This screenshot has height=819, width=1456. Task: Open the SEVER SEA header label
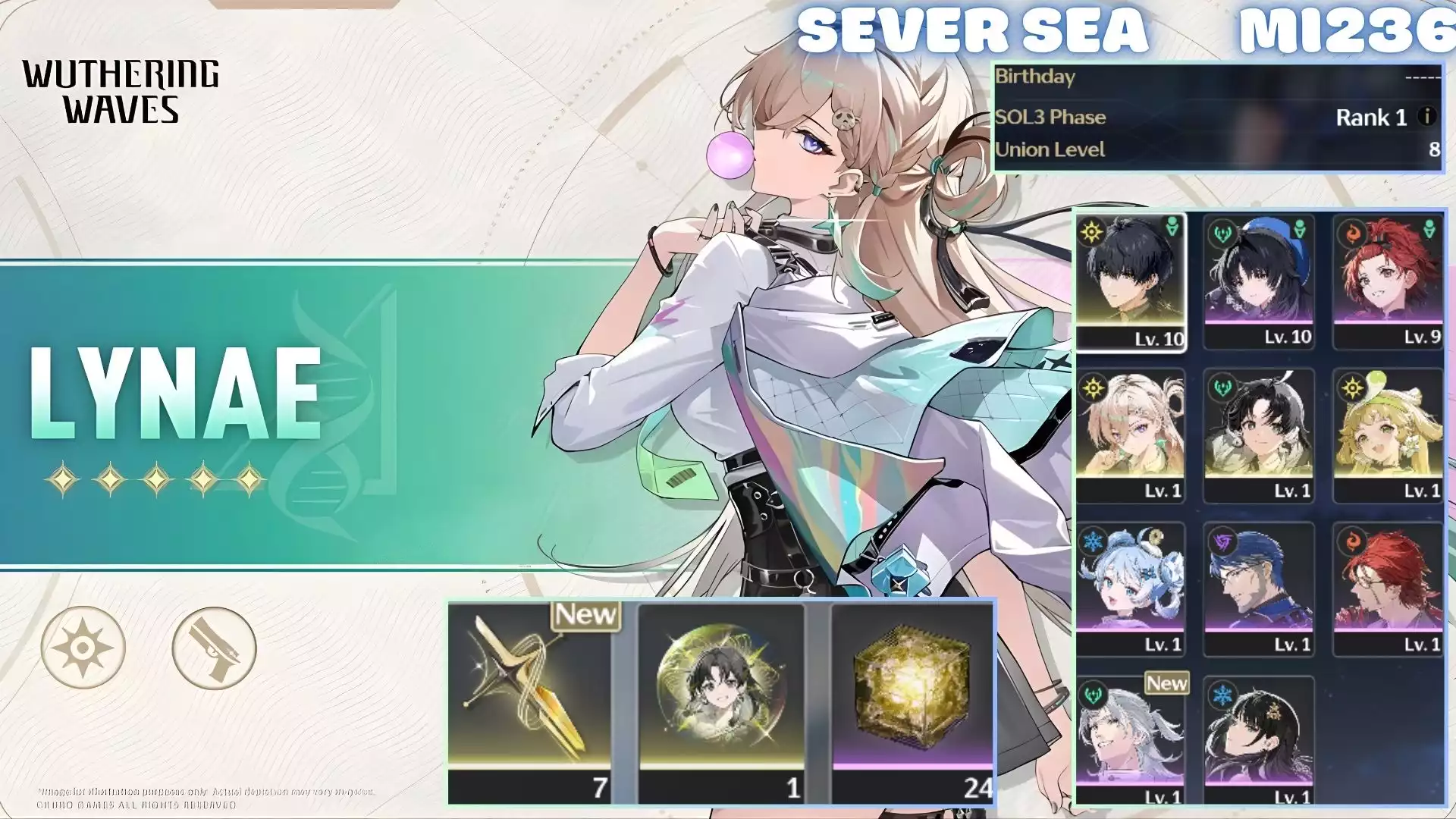pos(974,30)
